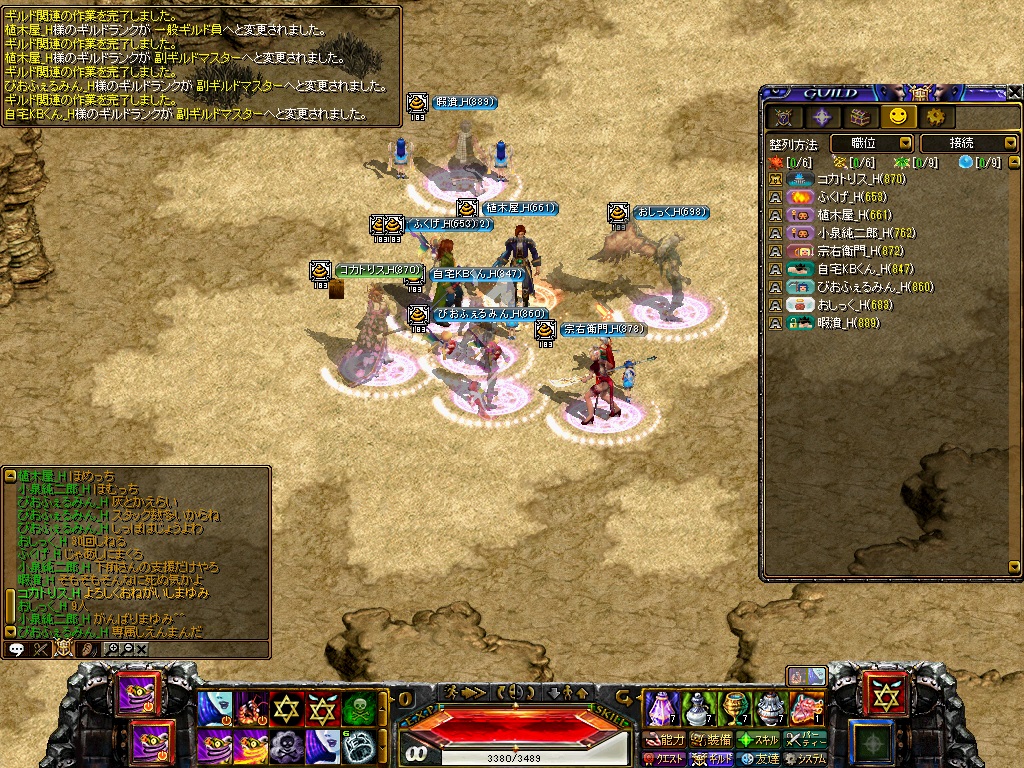The height and width of the screenshot is (768, 1024).
Task: Show the クエスト (quest) log
Action: point(663,759)
